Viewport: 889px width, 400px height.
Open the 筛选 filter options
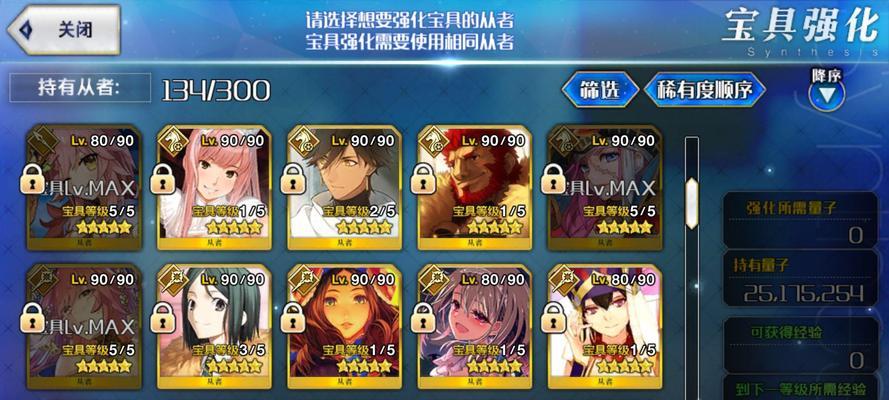pyautogui.click(x=600, y=90)
